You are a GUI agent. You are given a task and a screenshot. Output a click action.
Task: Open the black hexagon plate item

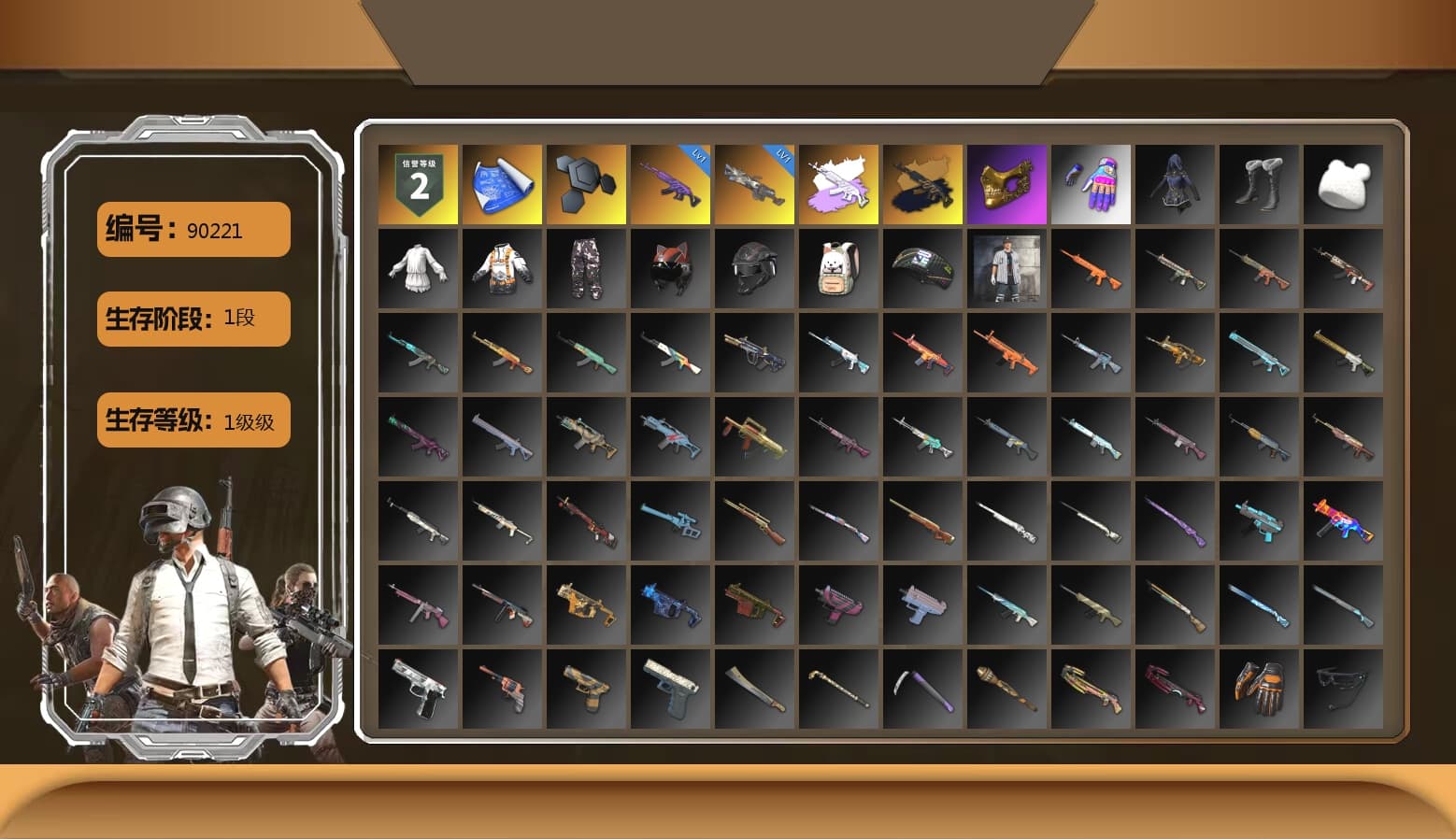click(585, 183)
